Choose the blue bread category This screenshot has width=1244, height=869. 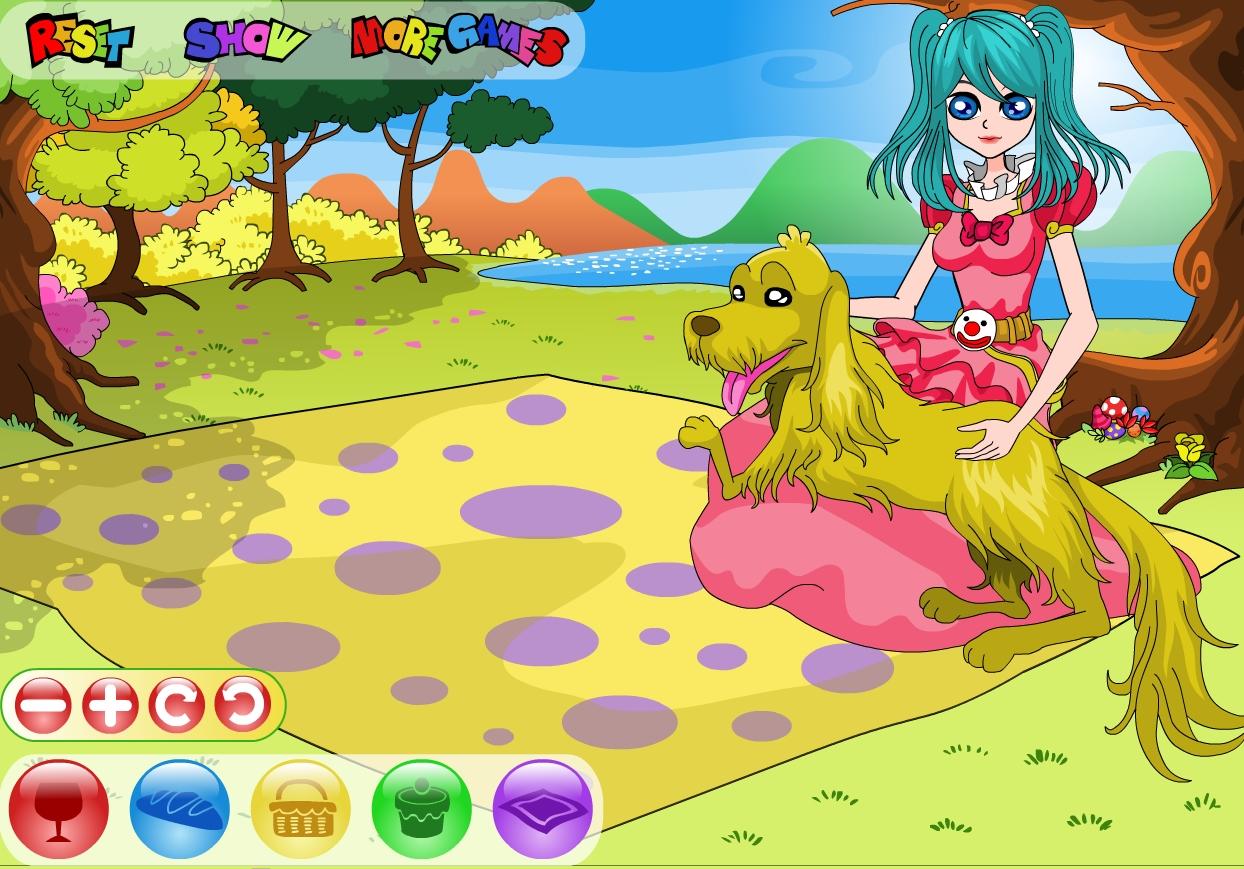click(x=180, y=808)
